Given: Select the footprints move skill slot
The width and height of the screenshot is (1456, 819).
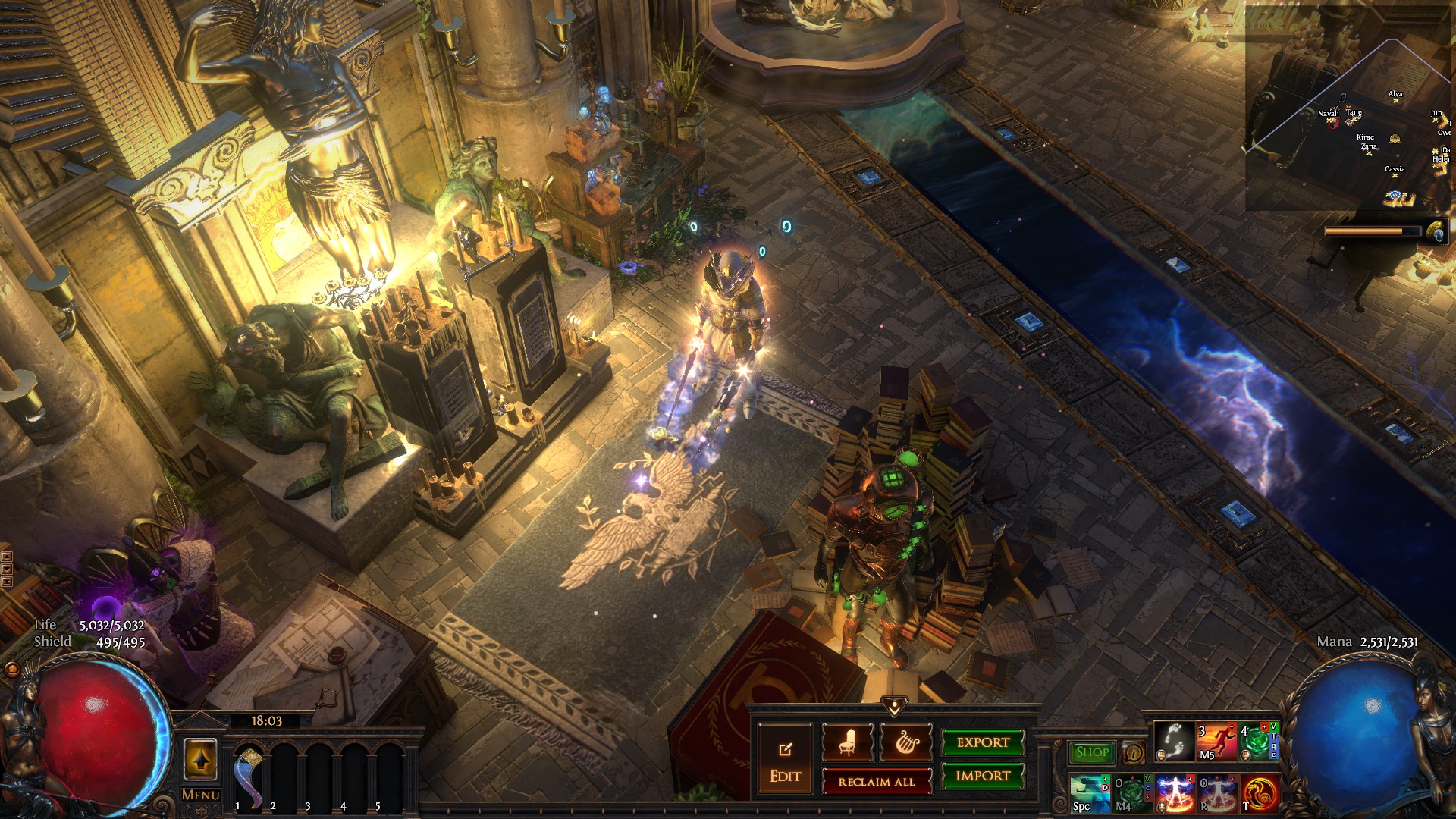Looking at the screenshot, I should (x=1174, y=742).
